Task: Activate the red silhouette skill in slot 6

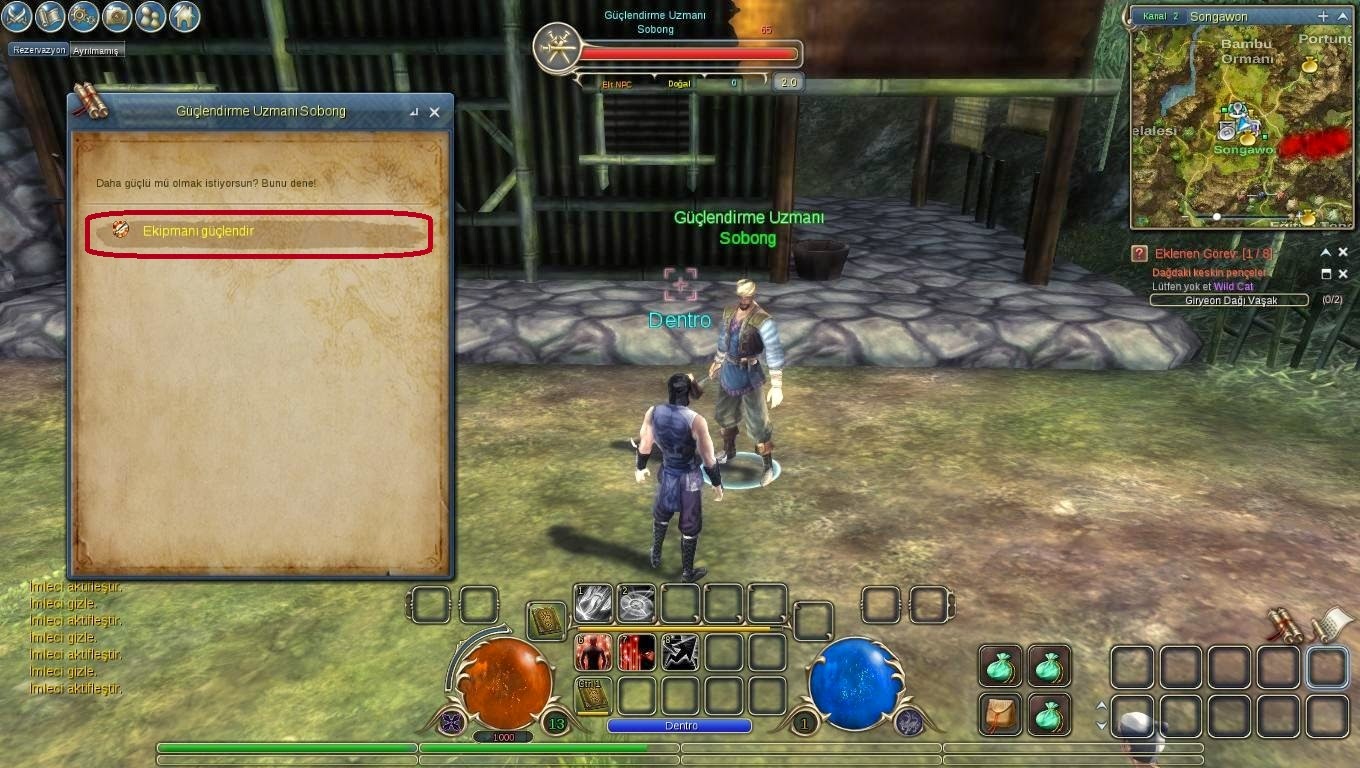Action: 593,652
